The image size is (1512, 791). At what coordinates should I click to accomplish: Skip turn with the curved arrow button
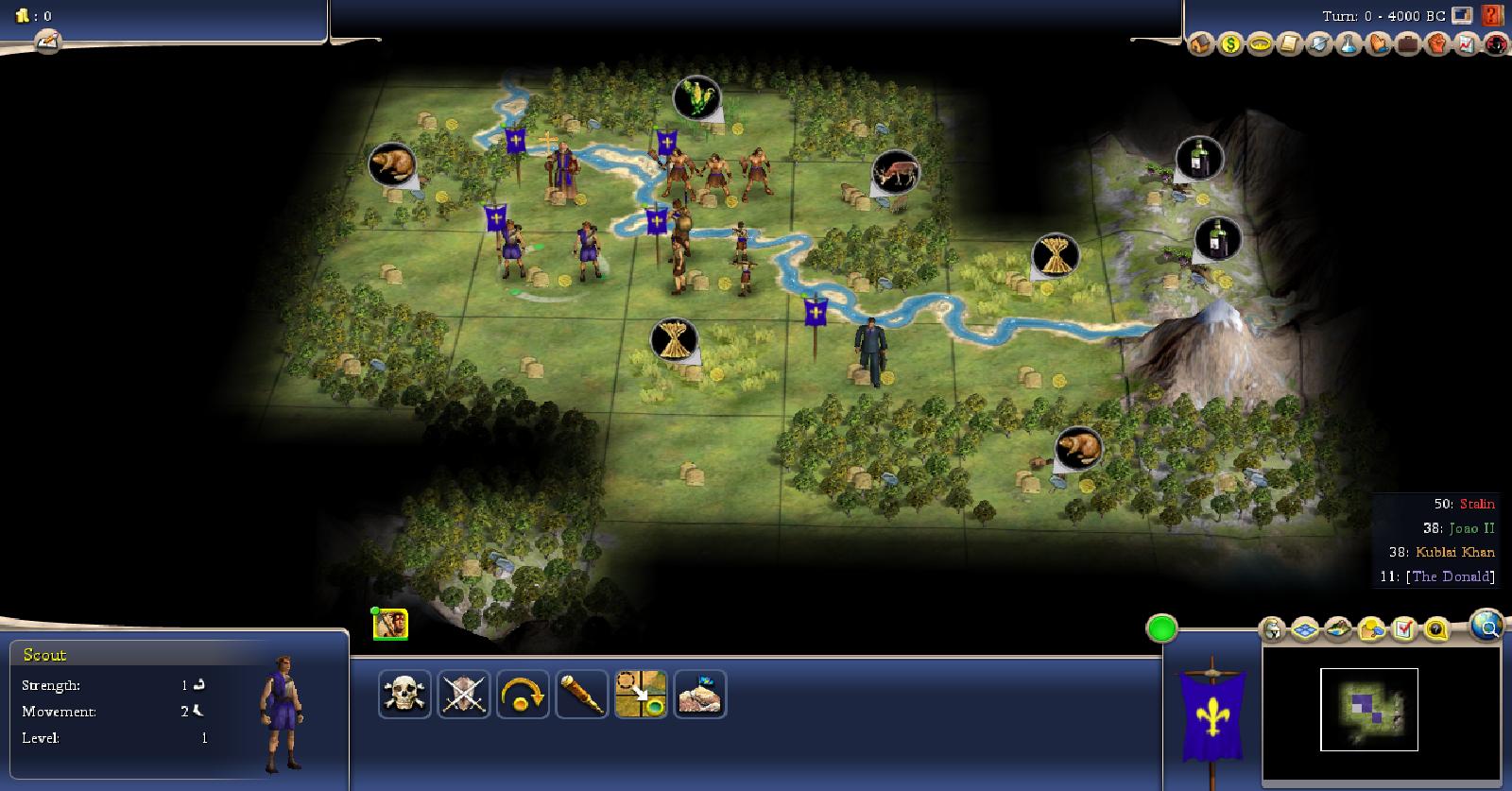coord(523,695)
